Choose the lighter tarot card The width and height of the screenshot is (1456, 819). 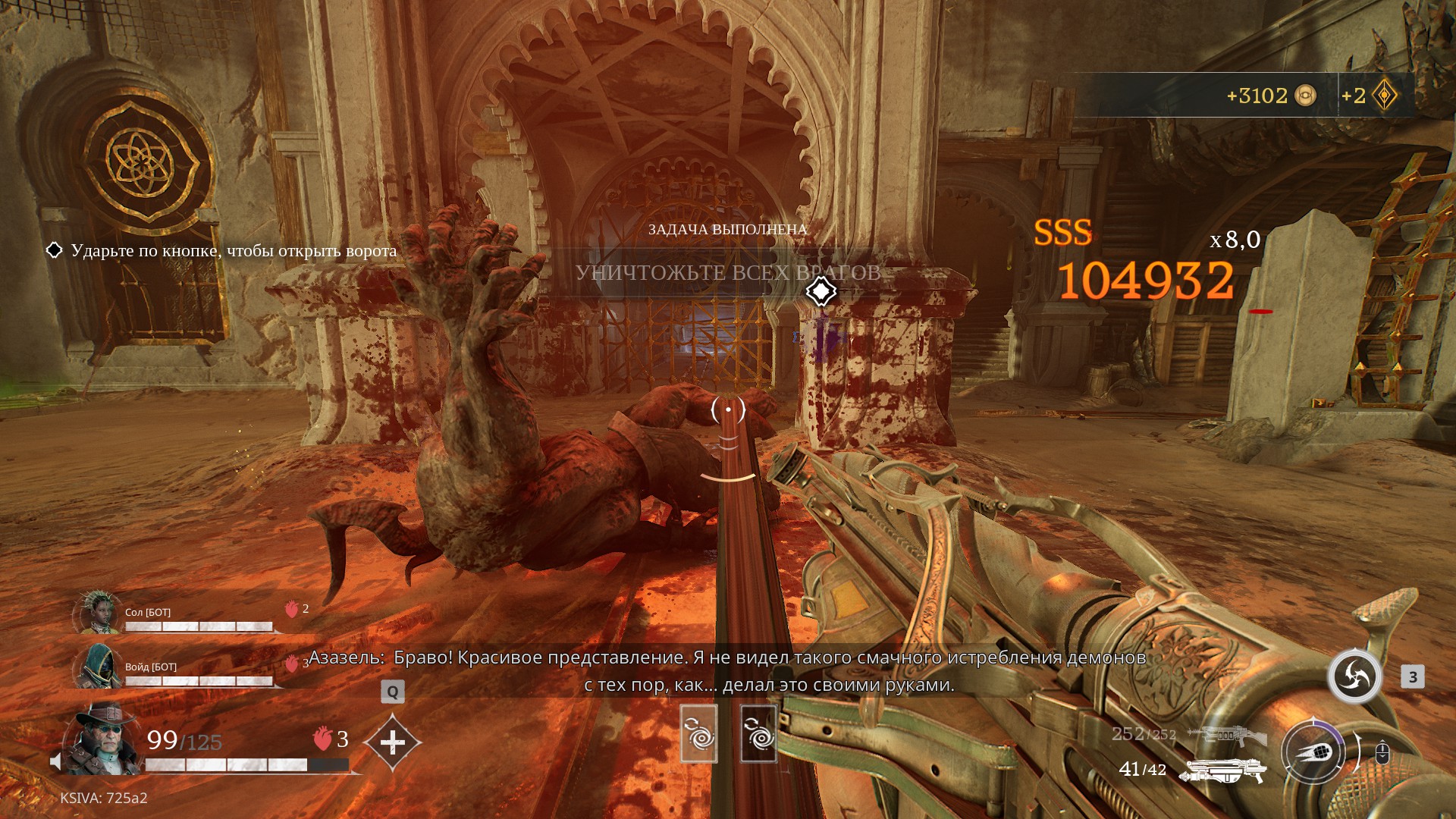pos(698,733)
